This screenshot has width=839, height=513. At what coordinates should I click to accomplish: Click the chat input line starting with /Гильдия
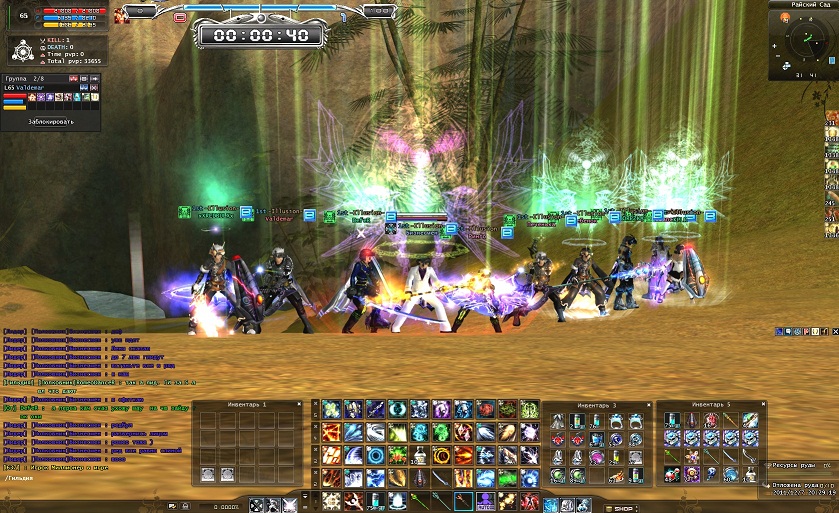point(19,479)
